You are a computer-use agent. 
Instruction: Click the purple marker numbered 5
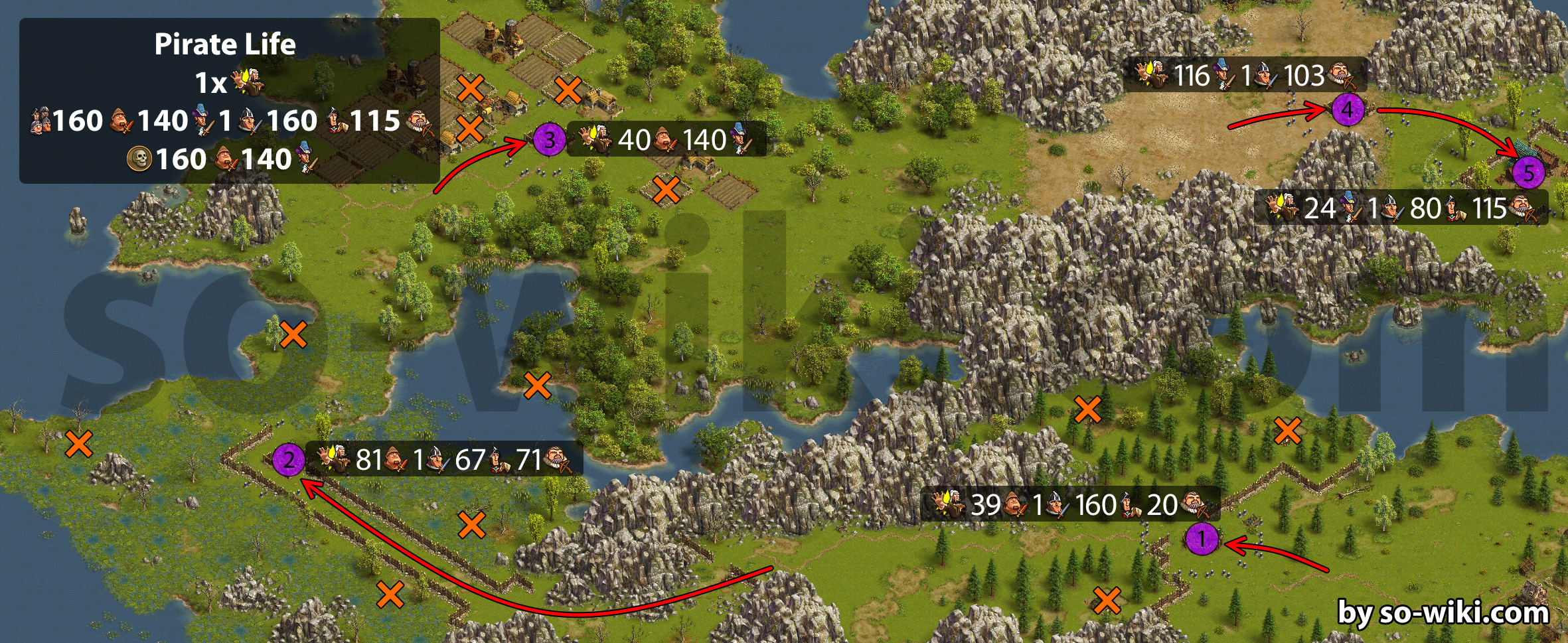[1528, 173]
